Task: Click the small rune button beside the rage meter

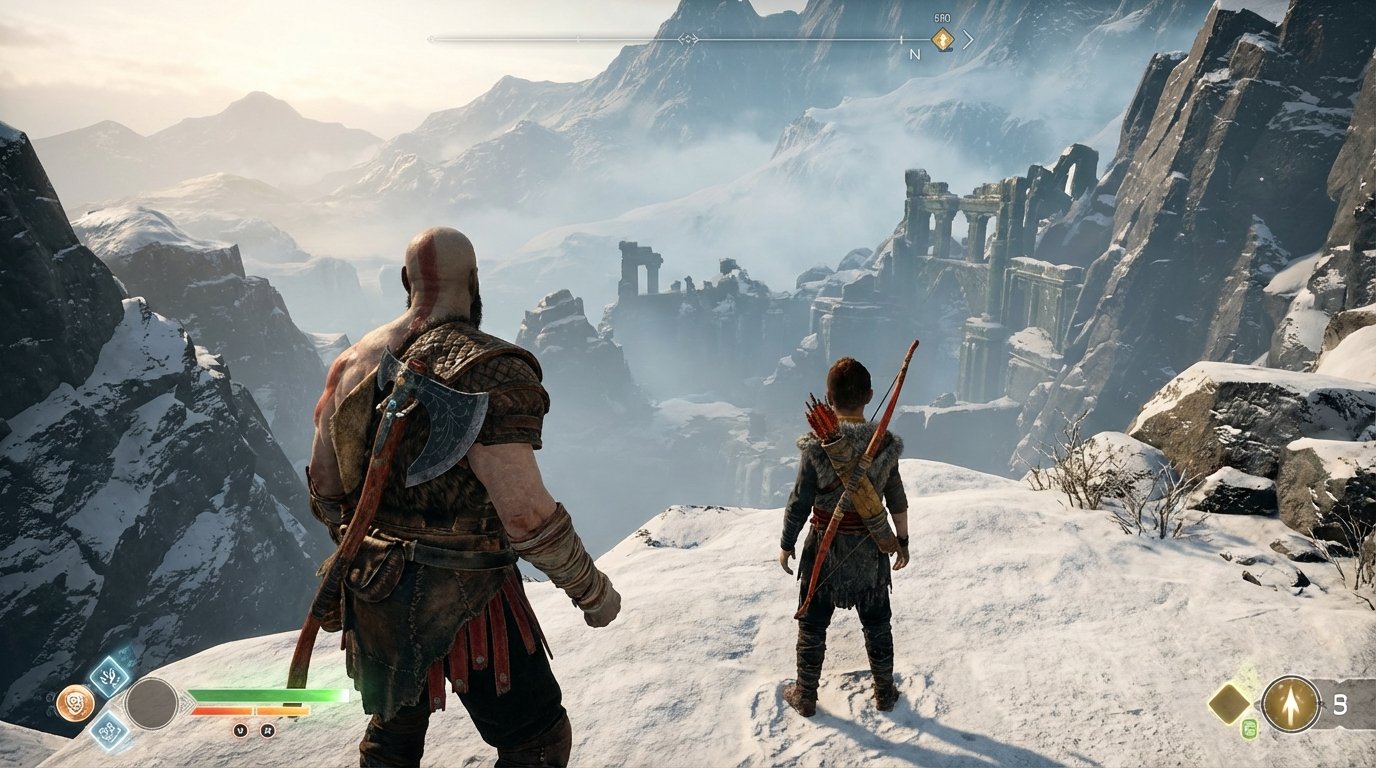Action: tap(268, 730)
